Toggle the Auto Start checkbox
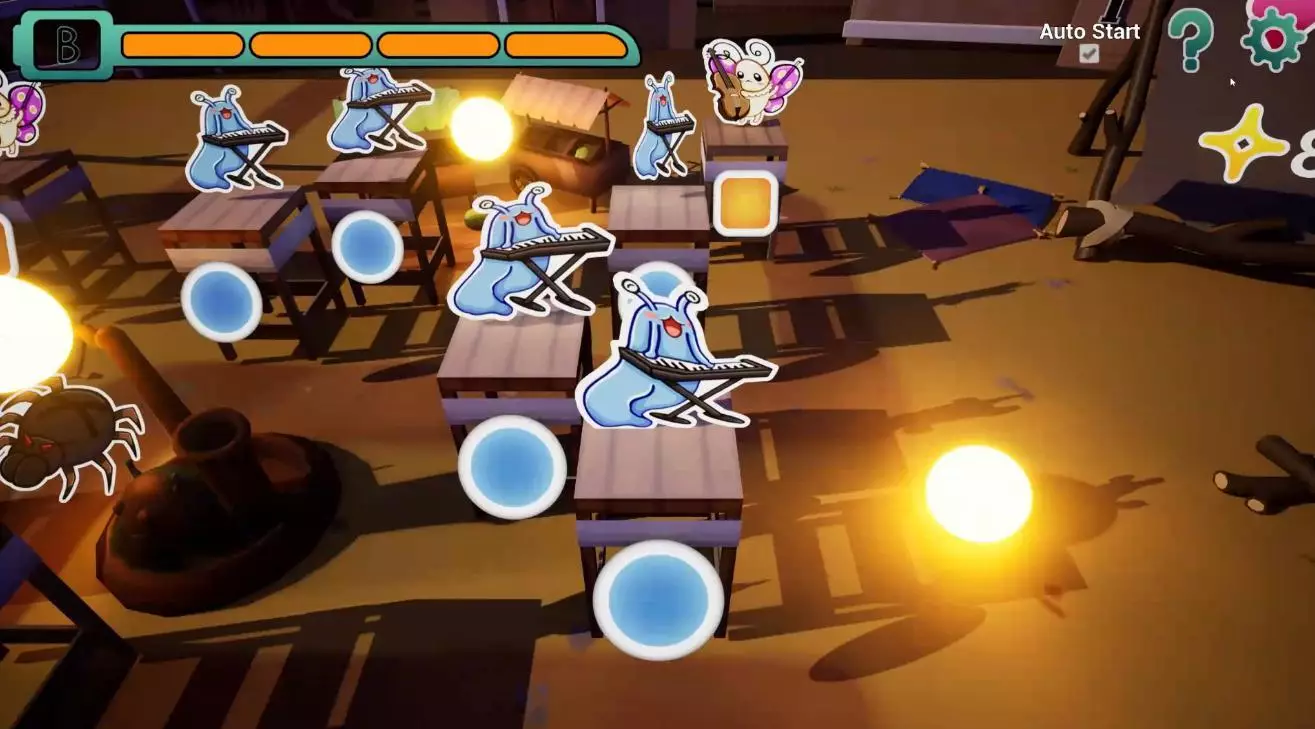Viewport: 1315px width, 729px height. point(1089,54)
